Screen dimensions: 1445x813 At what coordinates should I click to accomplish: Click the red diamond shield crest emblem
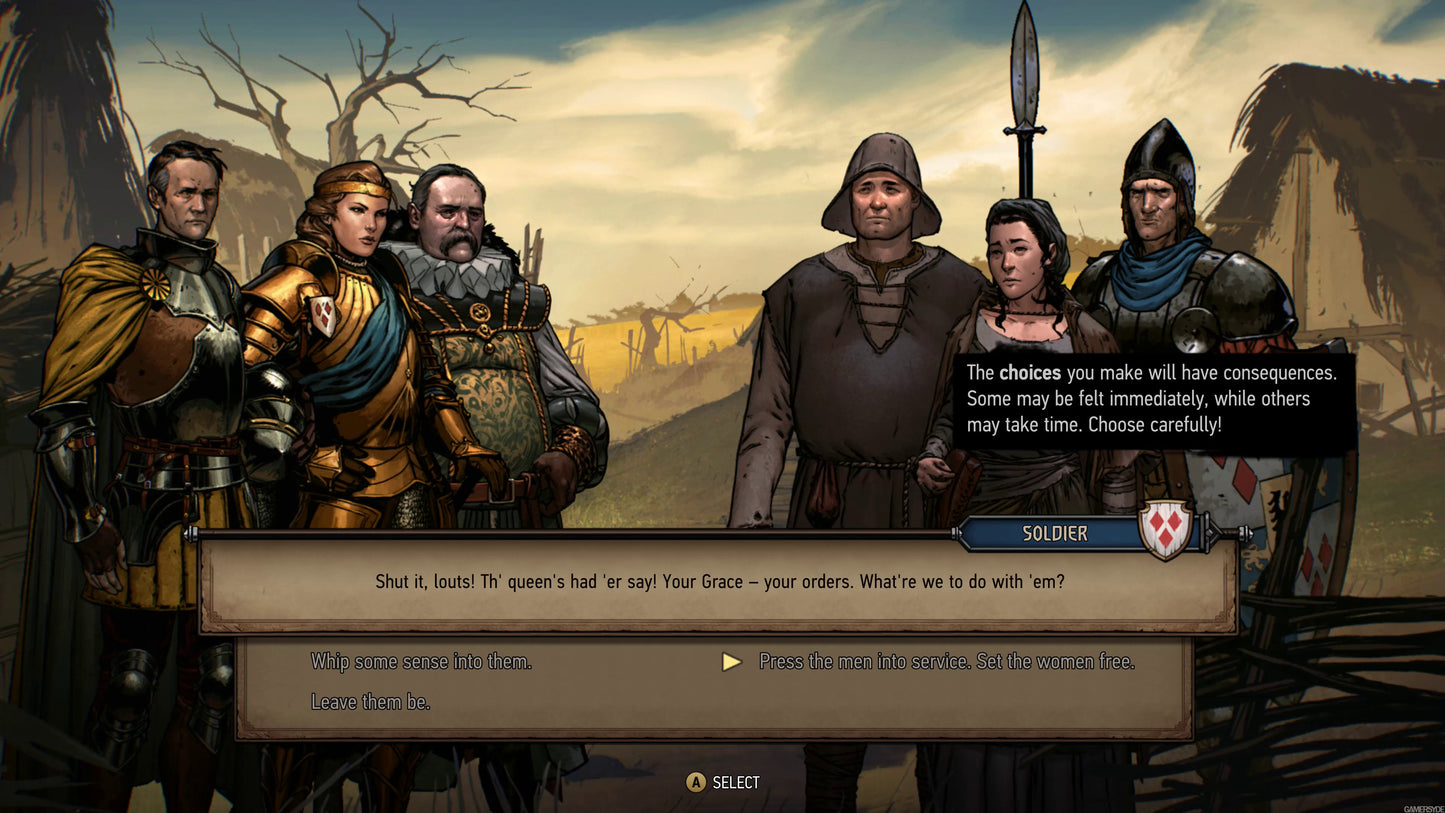(1163, 530)
